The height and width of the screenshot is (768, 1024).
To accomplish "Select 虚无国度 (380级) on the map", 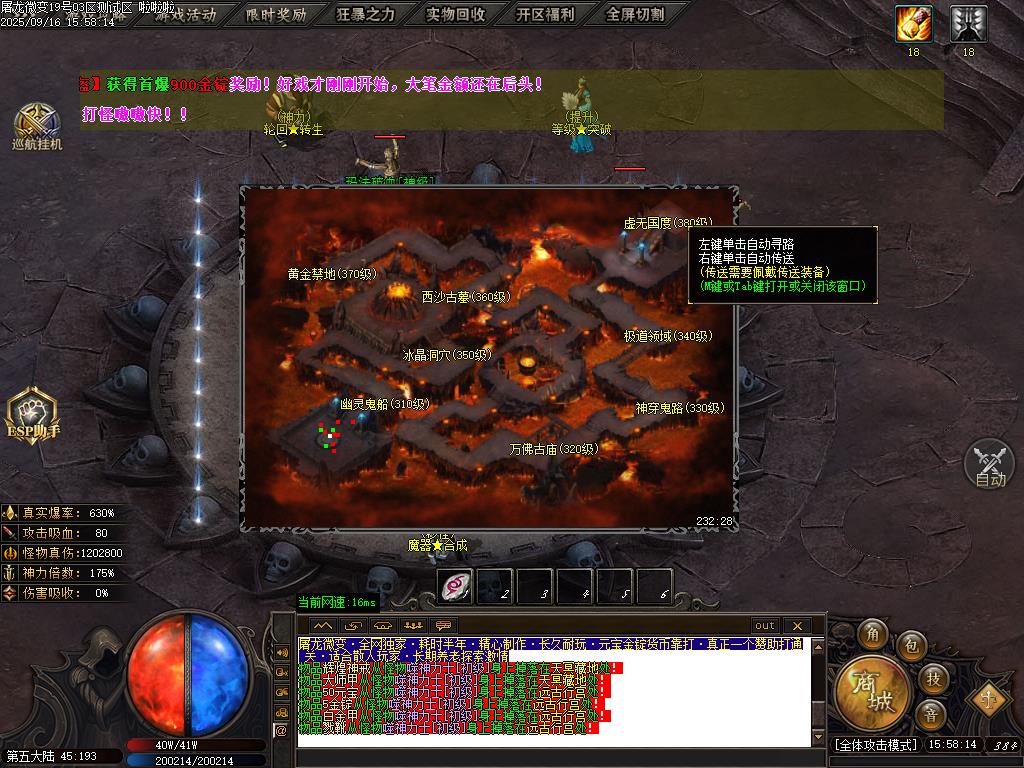I will pyautogui.click(x=661, y=223).
